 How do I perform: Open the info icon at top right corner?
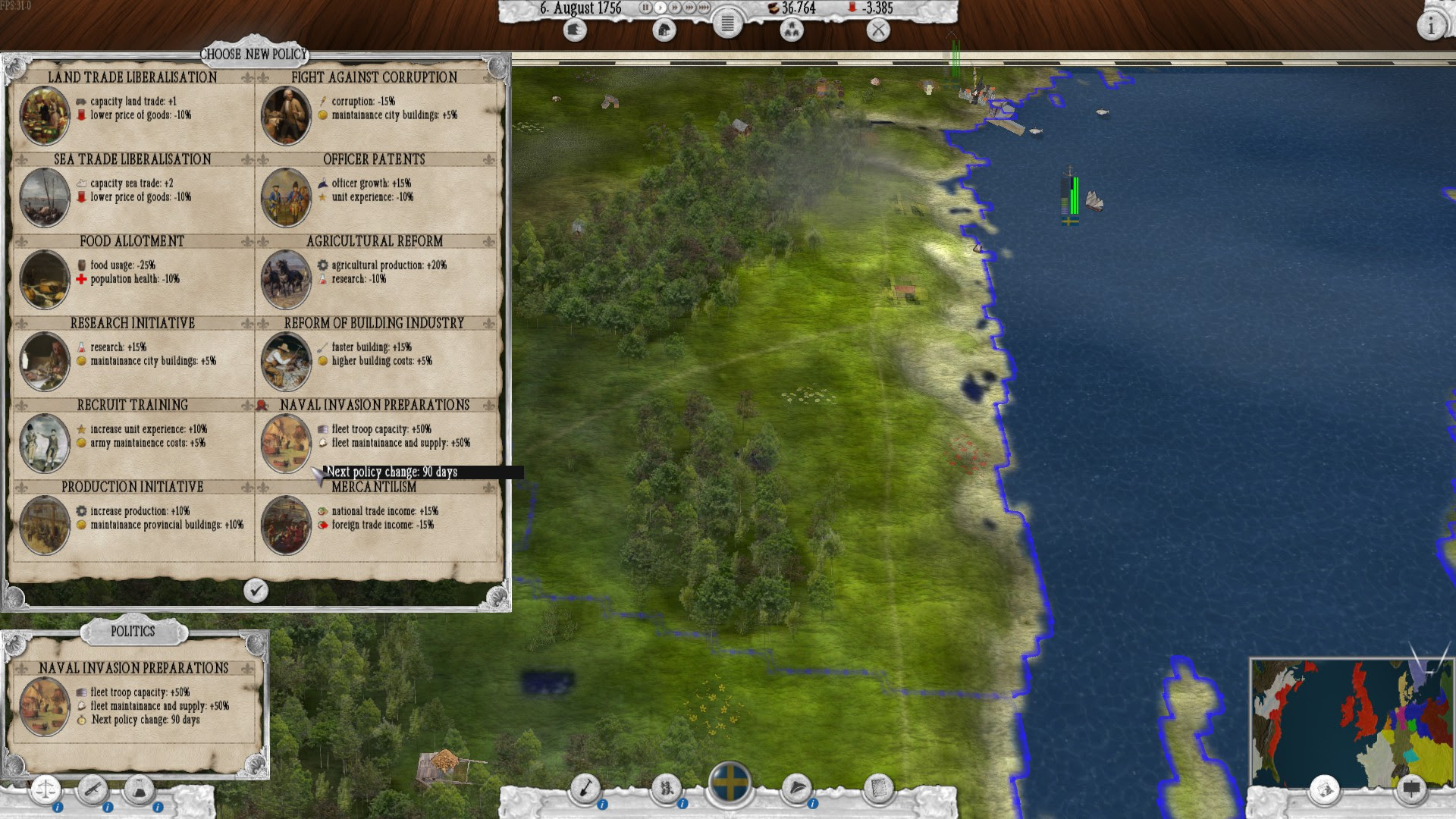tap(1432, 24)
